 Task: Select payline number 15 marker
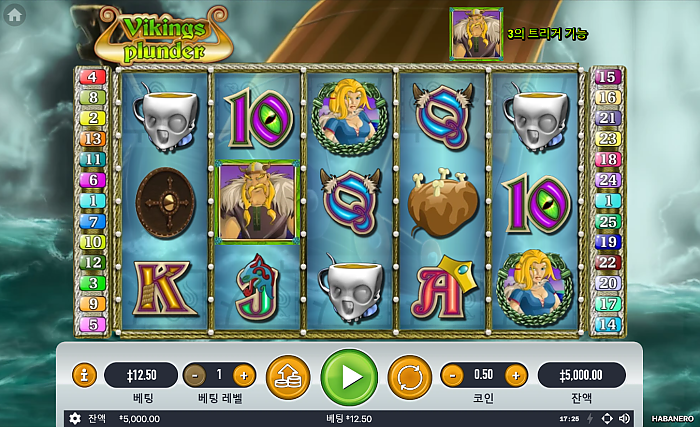pyautogui.click(x=608, y=77)
